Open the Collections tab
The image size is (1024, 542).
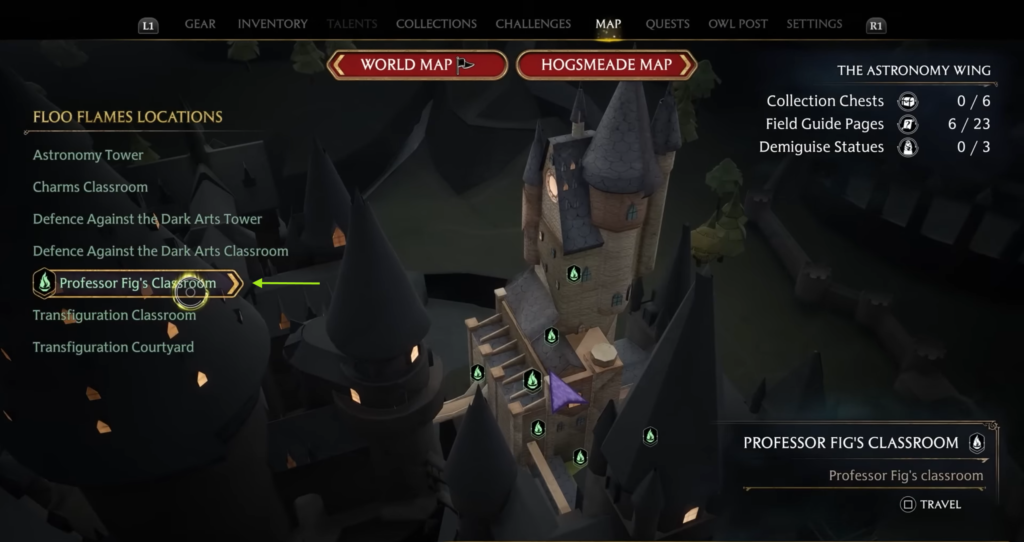[x=436, y=24]
